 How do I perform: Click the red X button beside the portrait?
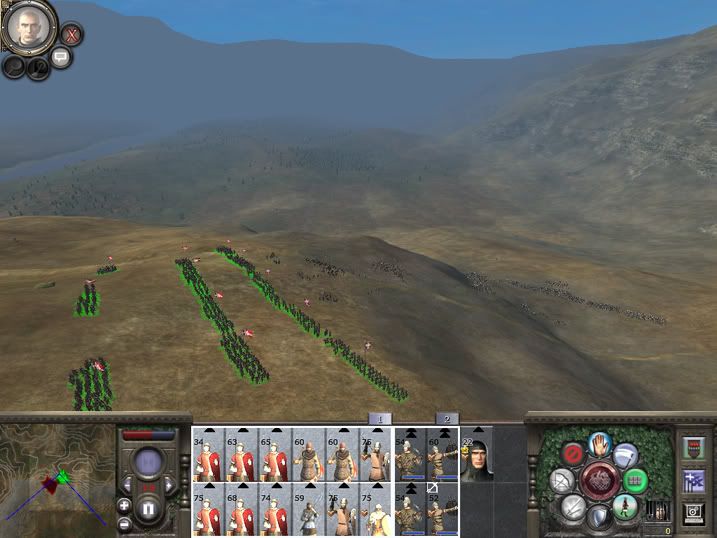[x=71, y=35]
